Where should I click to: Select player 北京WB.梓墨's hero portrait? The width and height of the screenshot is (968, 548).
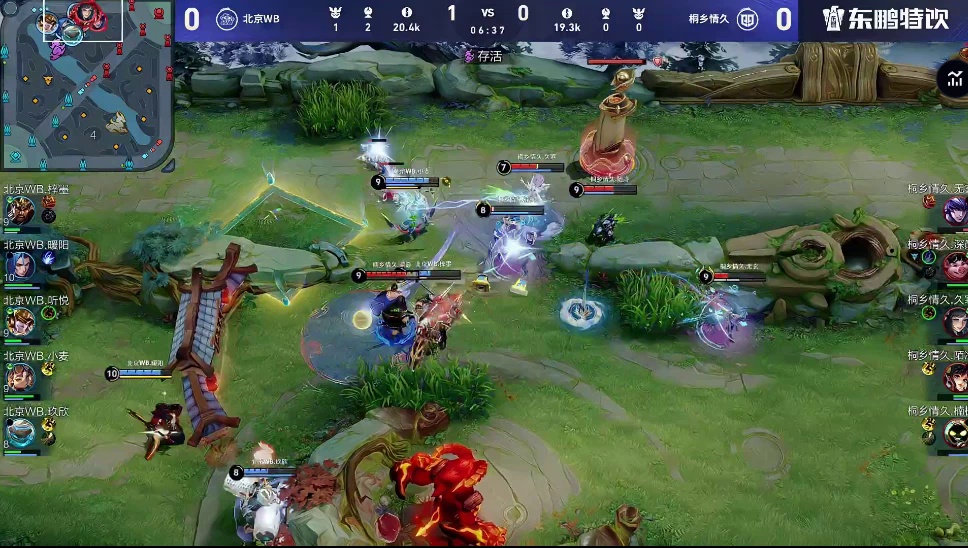(x=20, y=210)
